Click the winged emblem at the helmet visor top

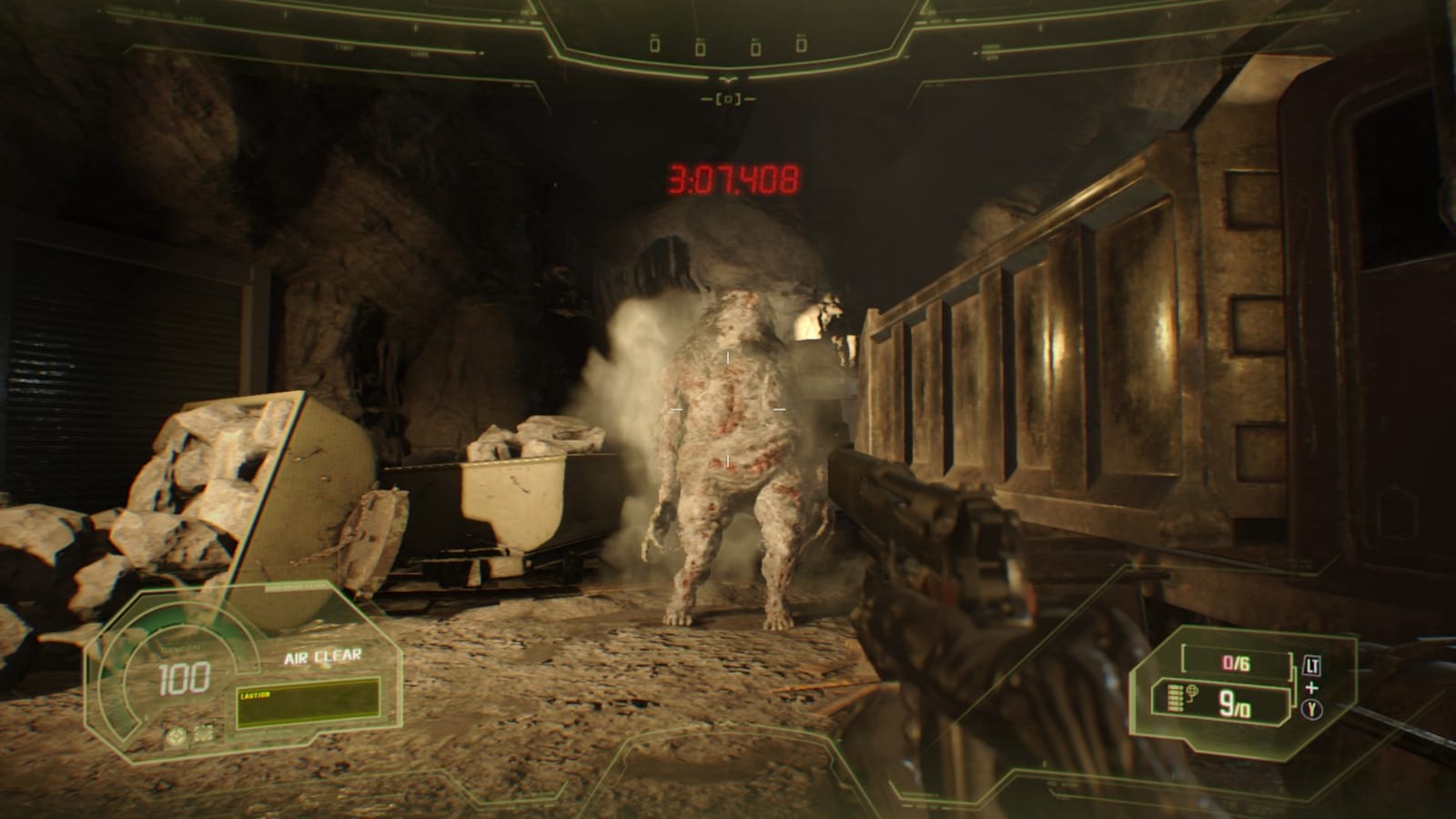[727, 79]
